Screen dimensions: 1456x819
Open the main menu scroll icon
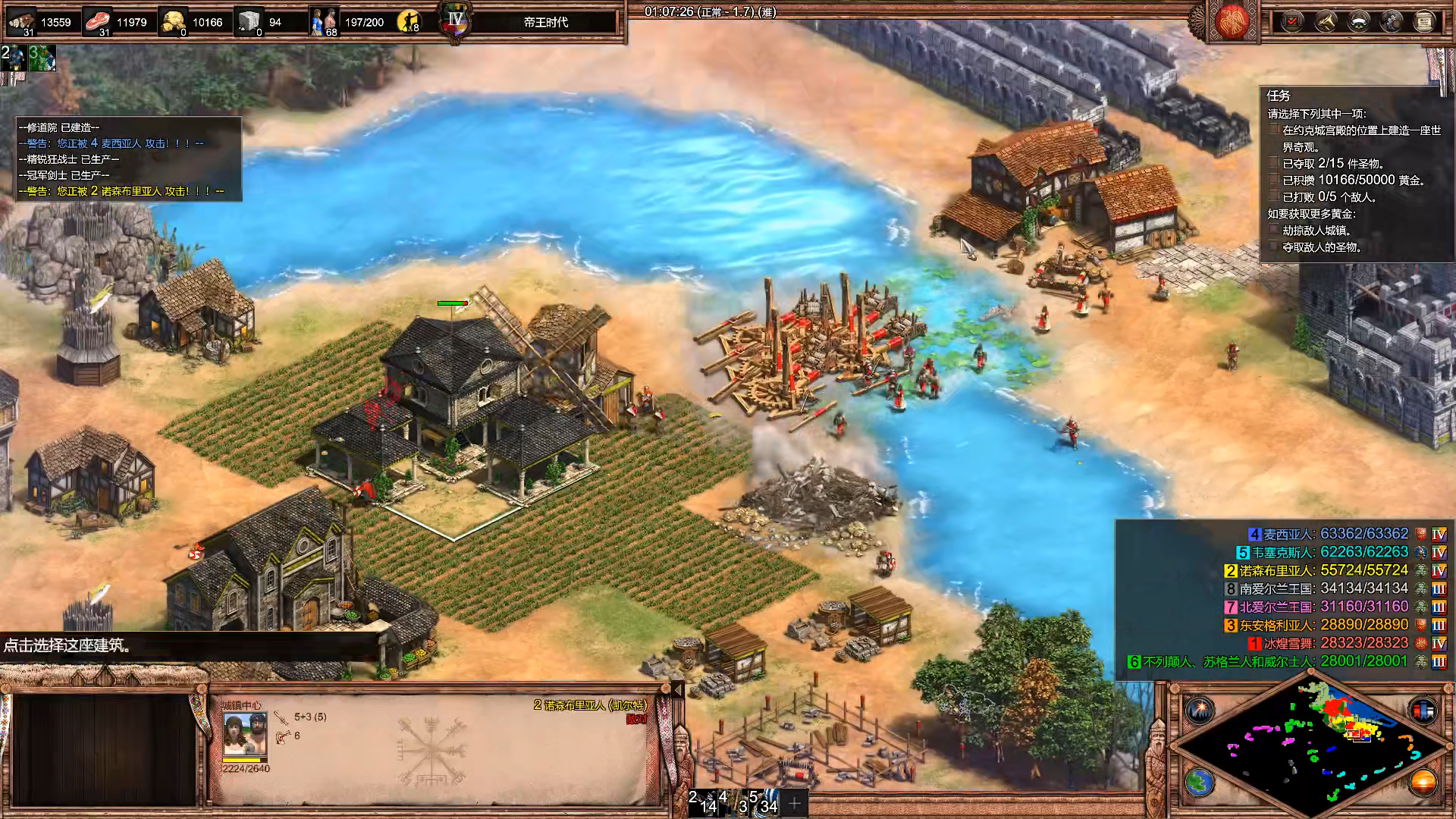click(x=1424, y=21)
